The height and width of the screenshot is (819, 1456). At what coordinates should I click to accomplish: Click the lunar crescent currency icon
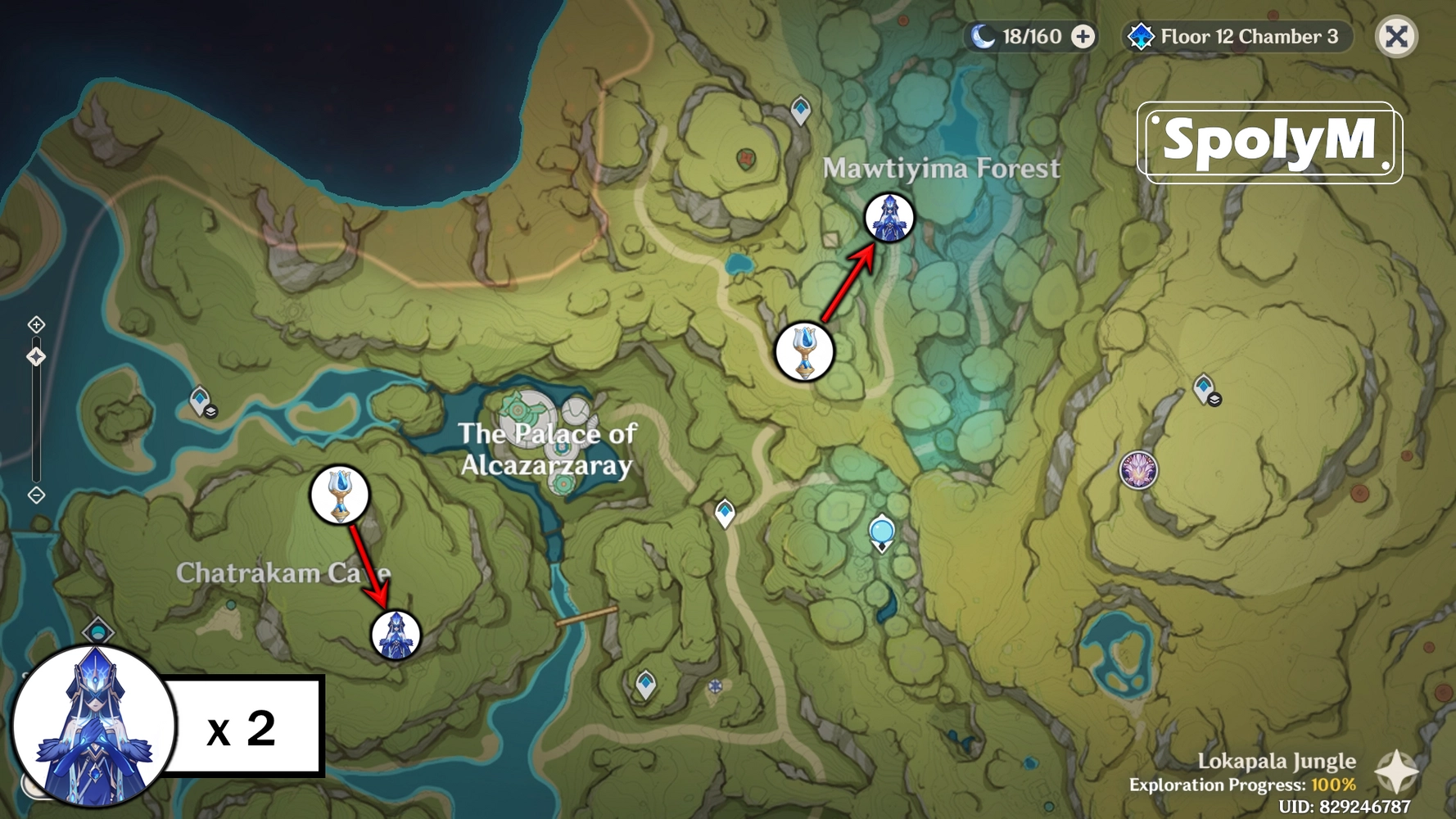(x=983, y=36)
